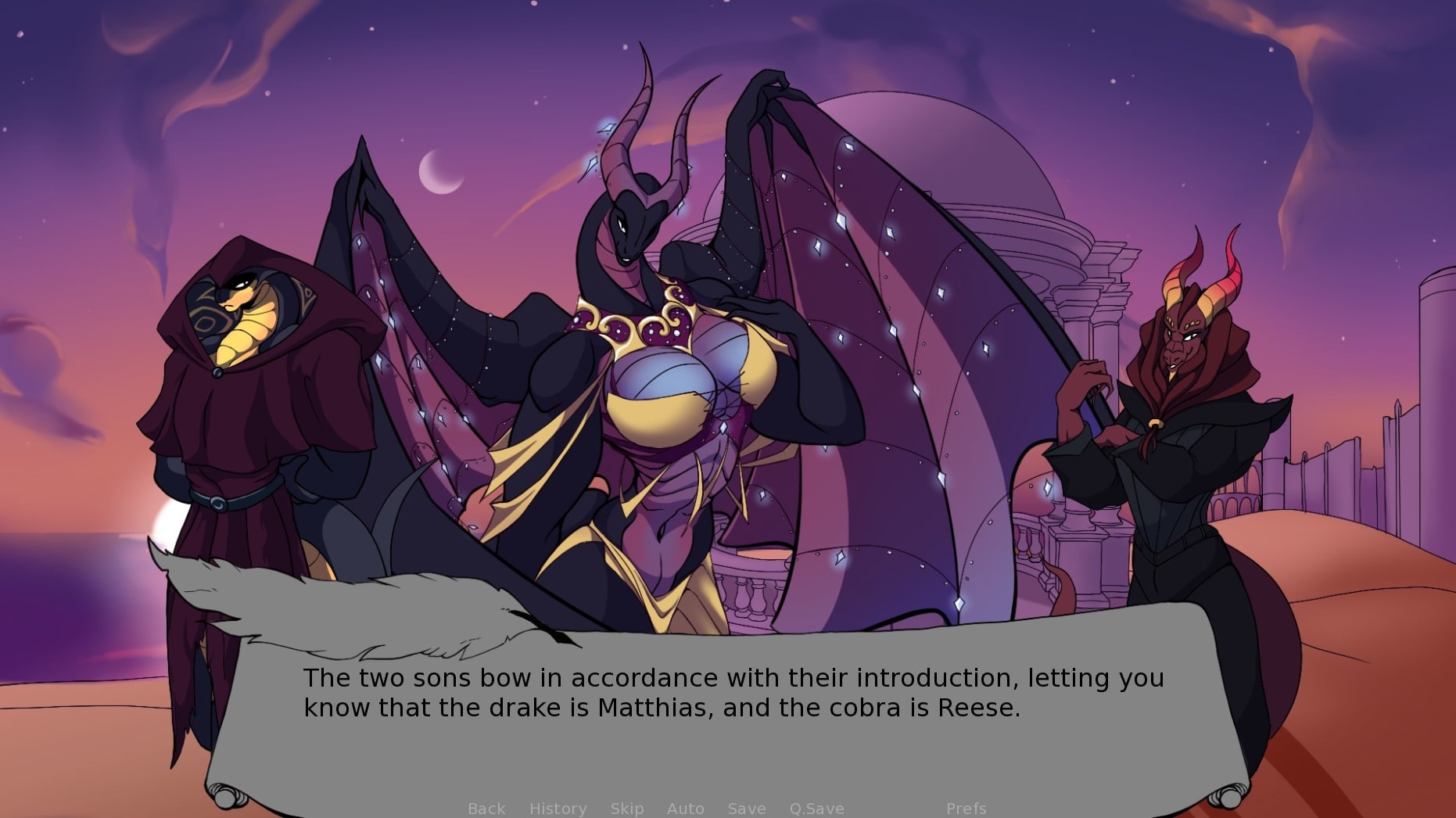Open the dialogue History log

tap(558, 808)
